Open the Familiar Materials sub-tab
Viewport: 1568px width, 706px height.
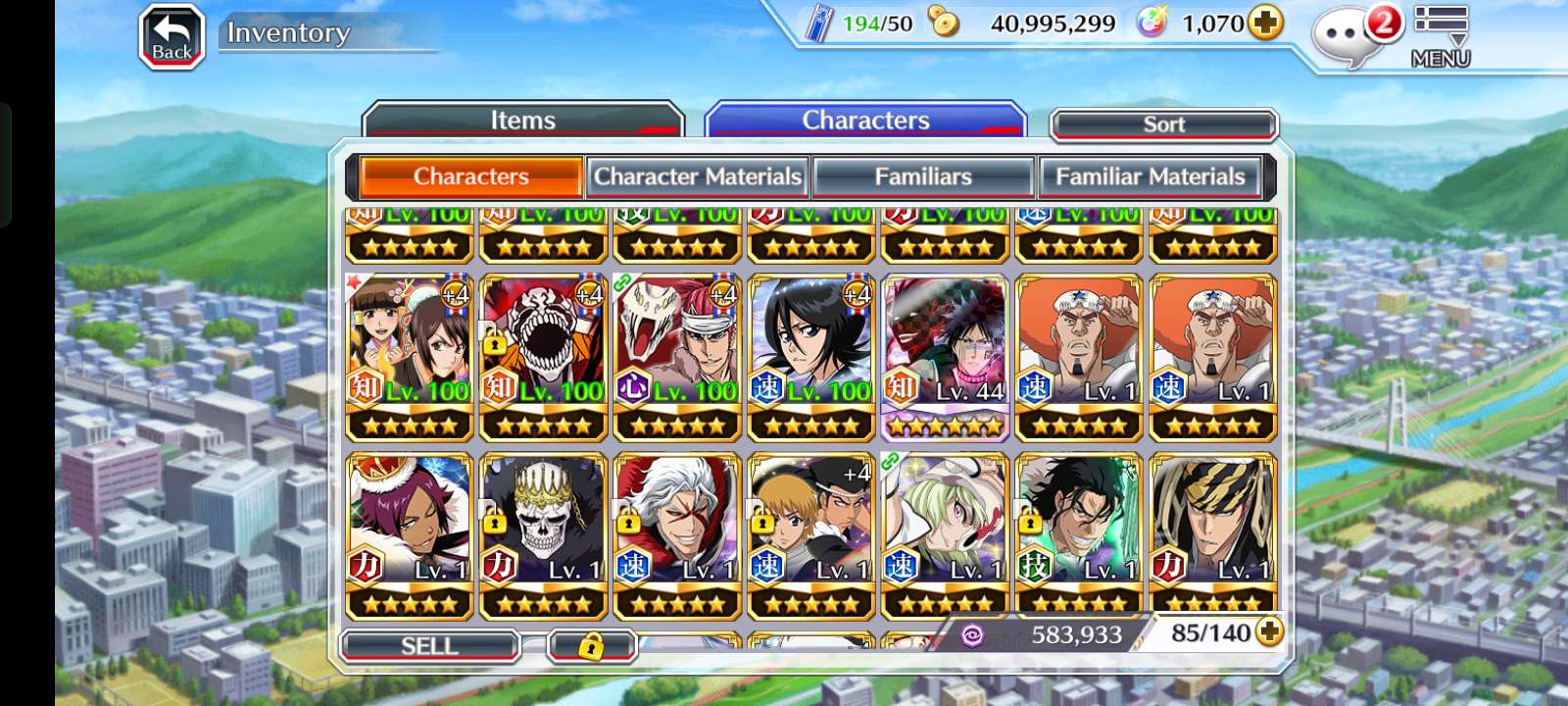pos(1150,176)
